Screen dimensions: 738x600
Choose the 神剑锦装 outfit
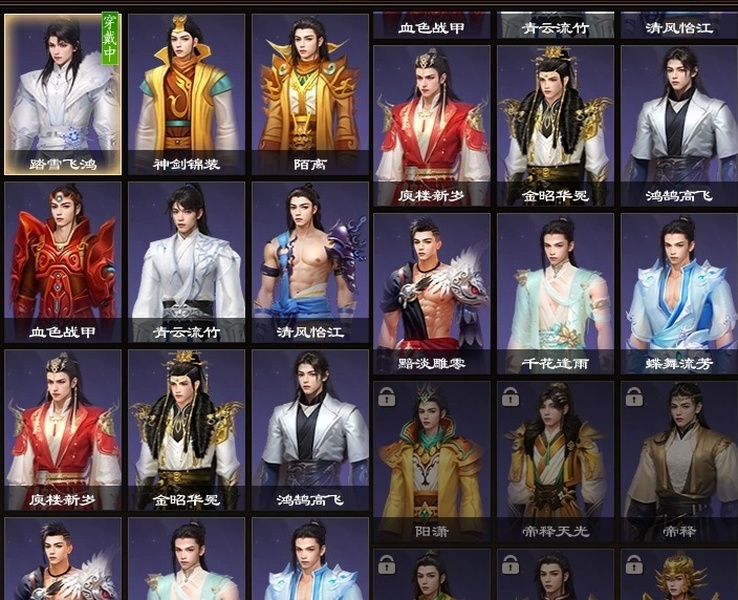pos(186,93)
